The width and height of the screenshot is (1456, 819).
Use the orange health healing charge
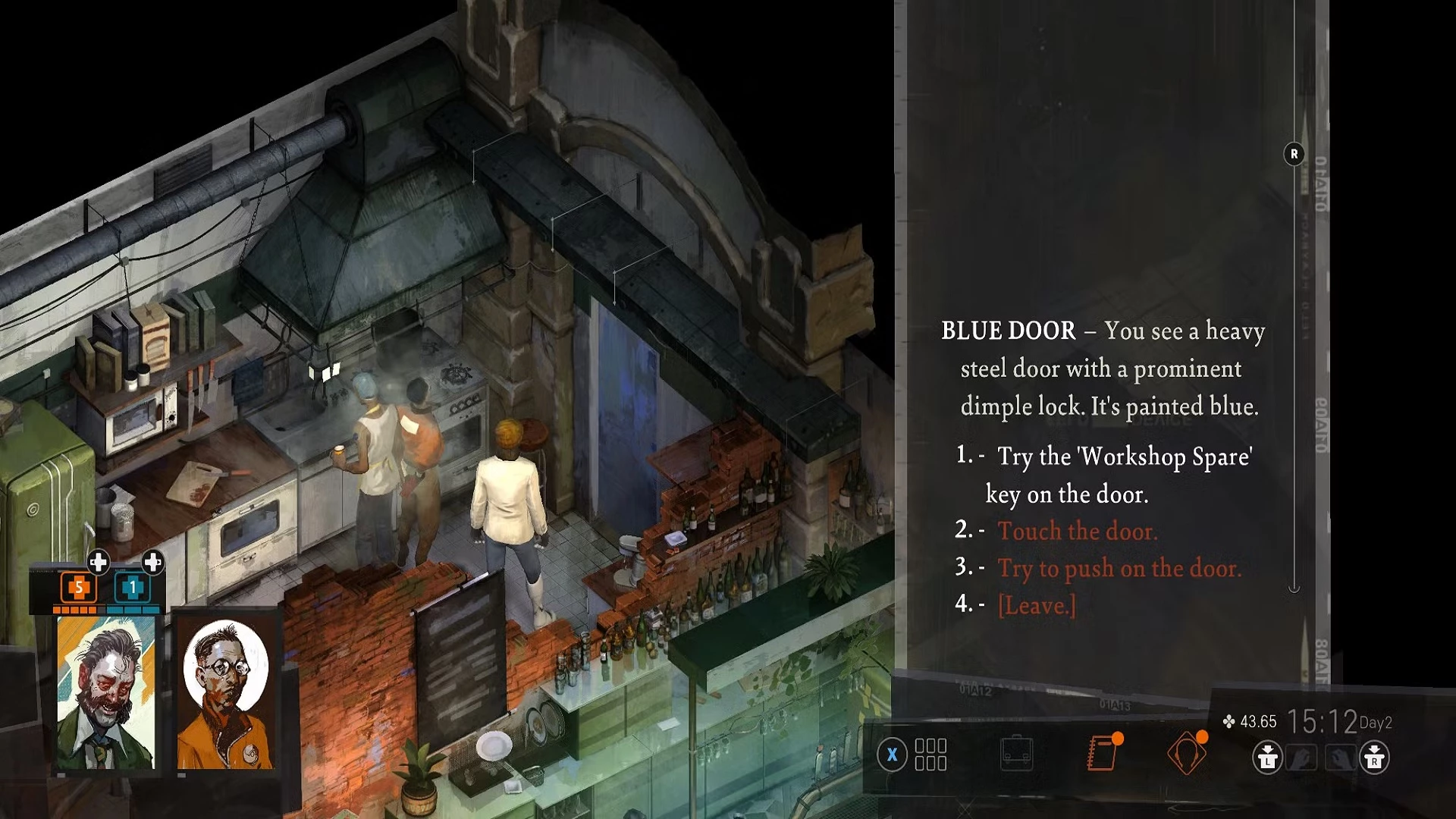pos(78,588)
